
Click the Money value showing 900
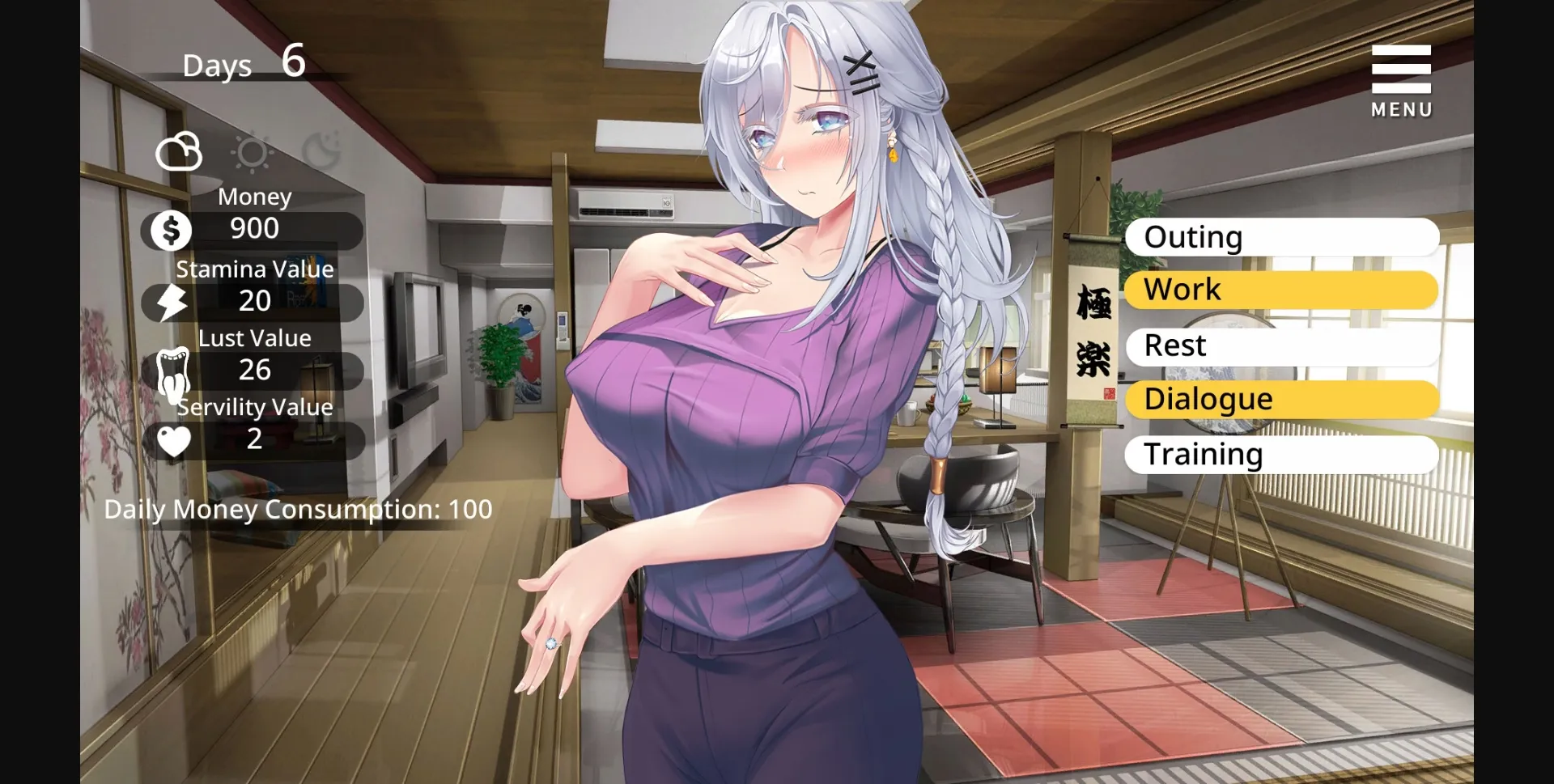coord(255,229)
